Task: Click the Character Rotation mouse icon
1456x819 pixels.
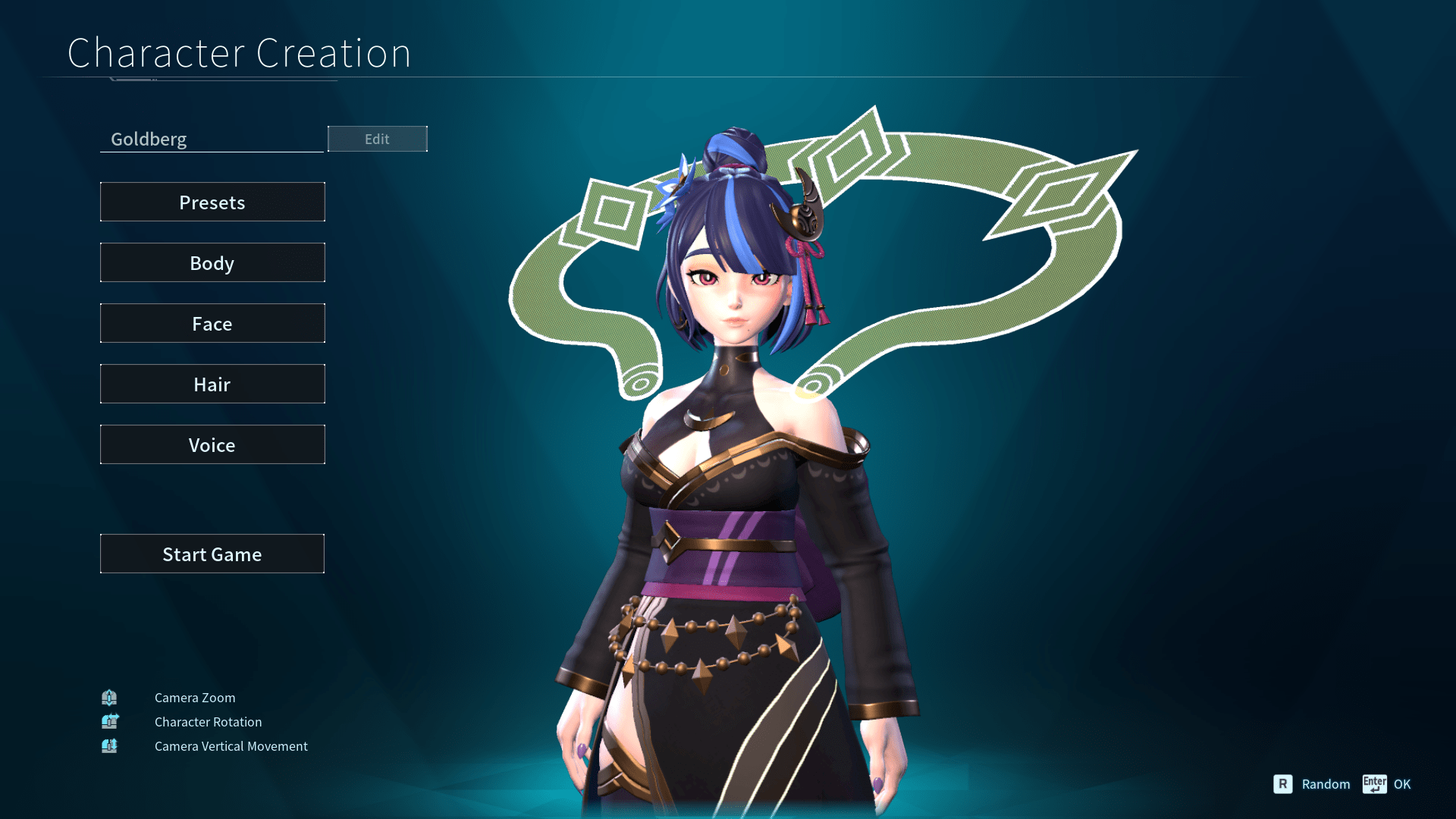Action: (x=109, y=721)
